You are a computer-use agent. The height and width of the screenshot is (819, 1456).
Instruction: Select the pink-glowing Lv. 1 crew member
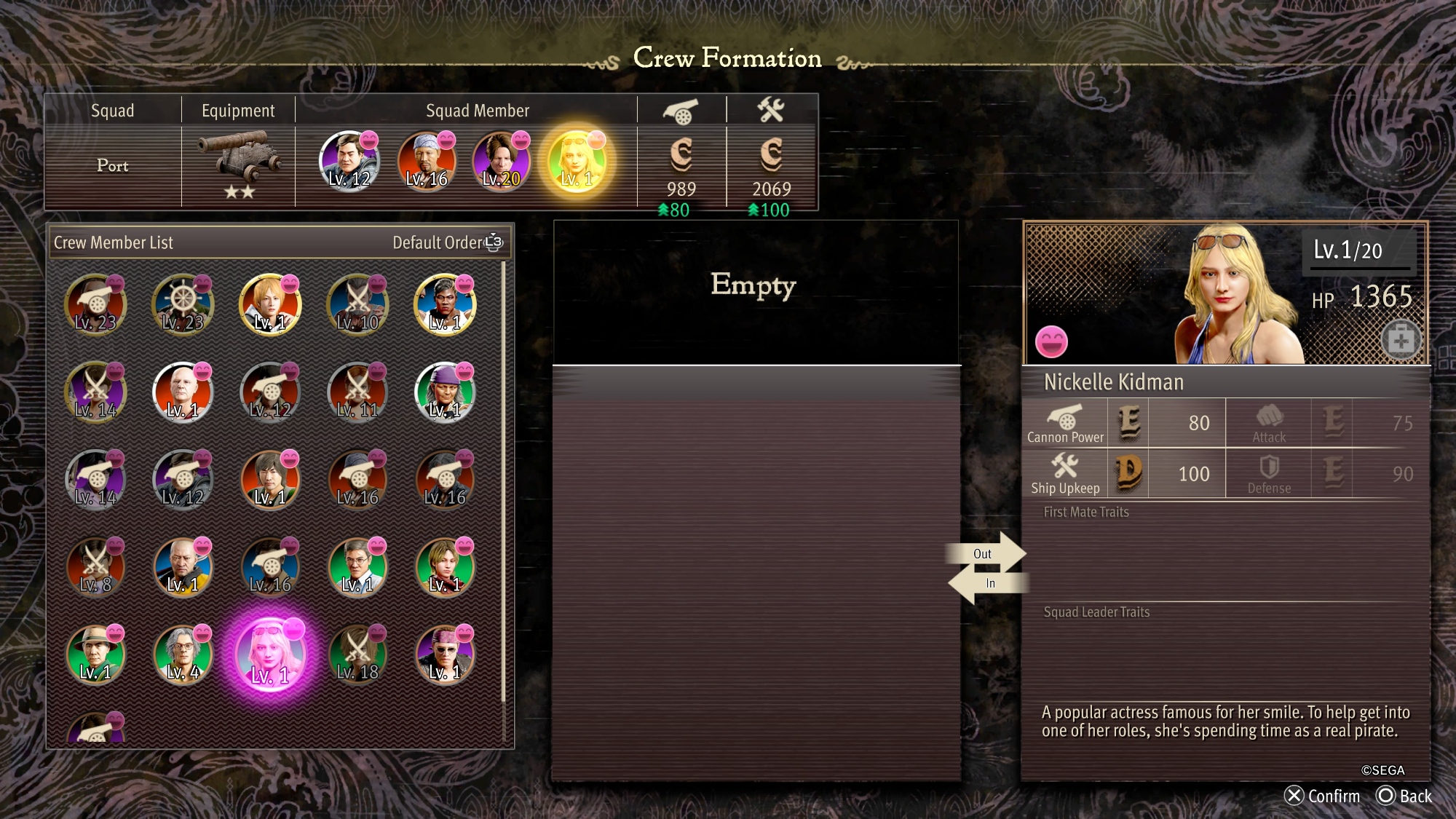click(x=270, y=654)
